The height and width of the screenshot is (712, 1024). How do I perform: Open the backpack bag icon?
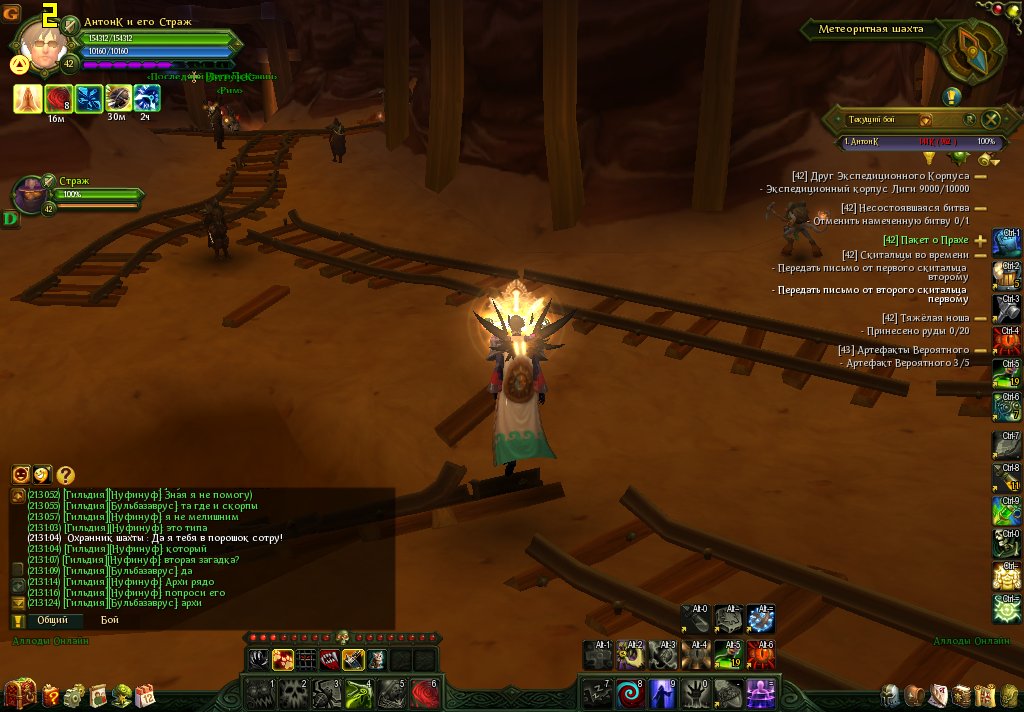(914, 695)
